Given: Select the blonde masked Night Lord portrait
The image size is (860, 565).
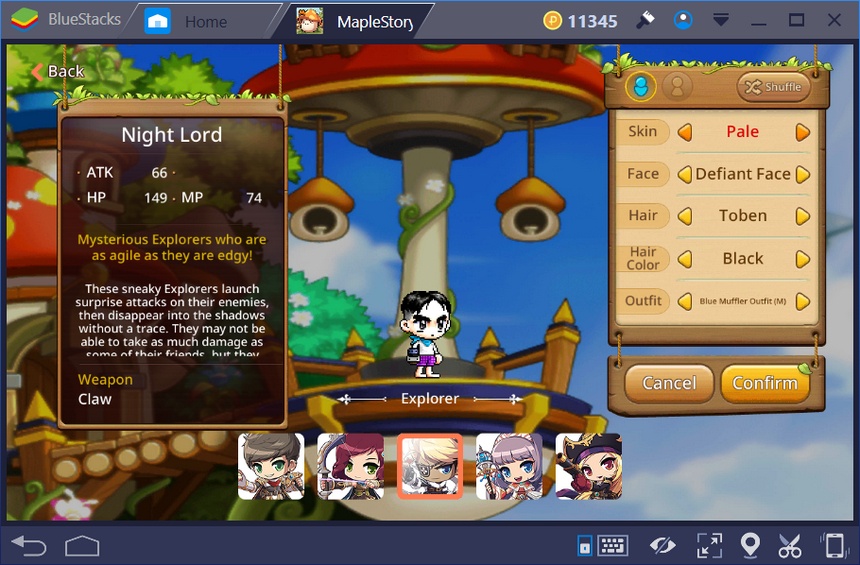Looking at the screenshot, I should tap(430, 466).
